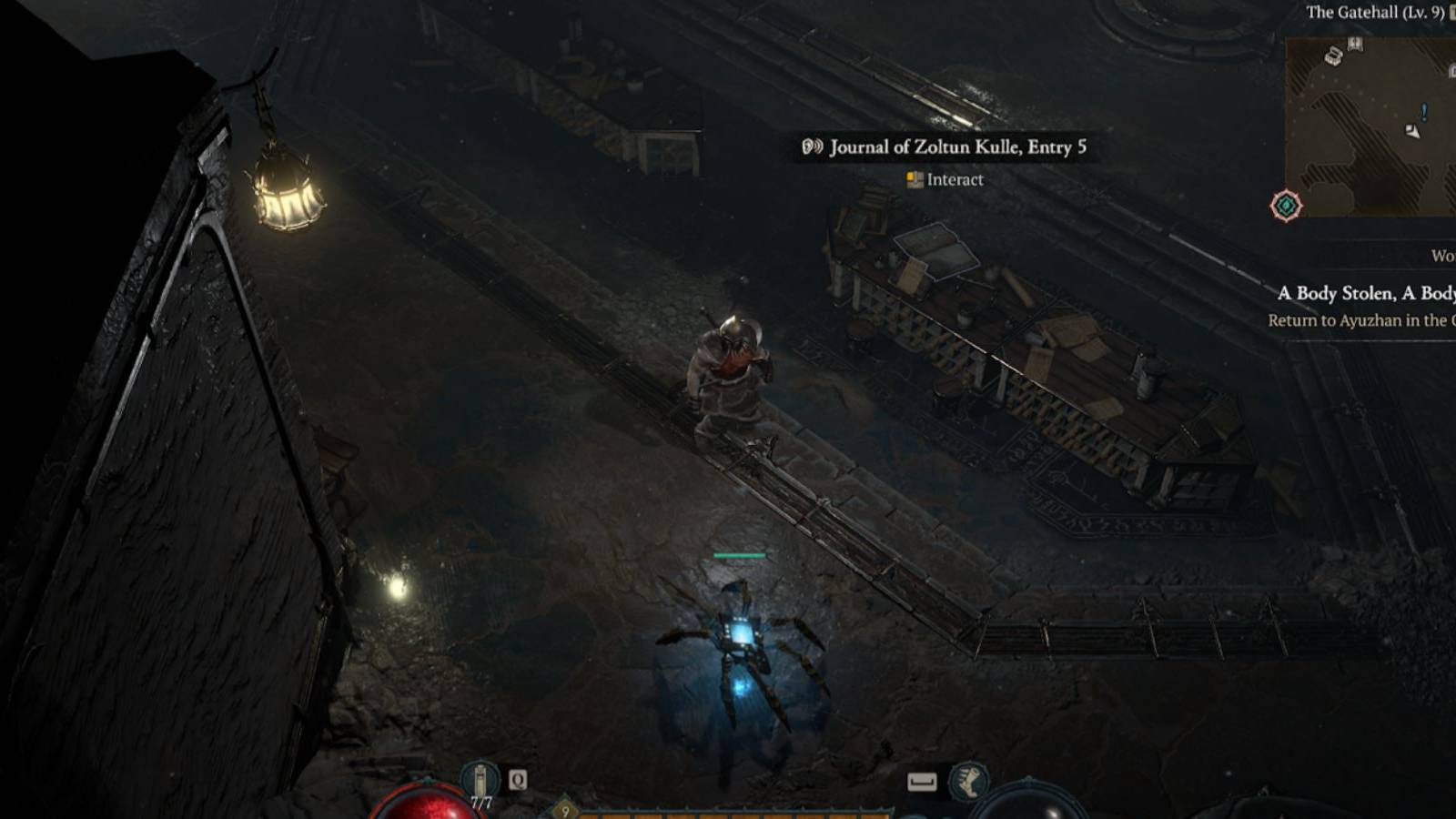Select the Evade boot skill icon

(969, 782)
